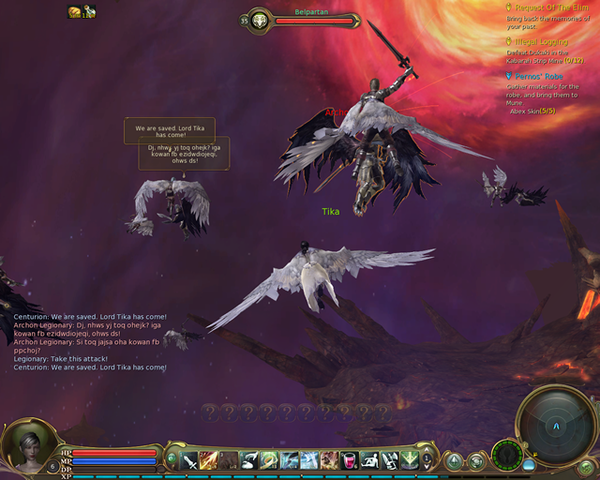Use the red potion hotbar slot

[x=349, y=460]
